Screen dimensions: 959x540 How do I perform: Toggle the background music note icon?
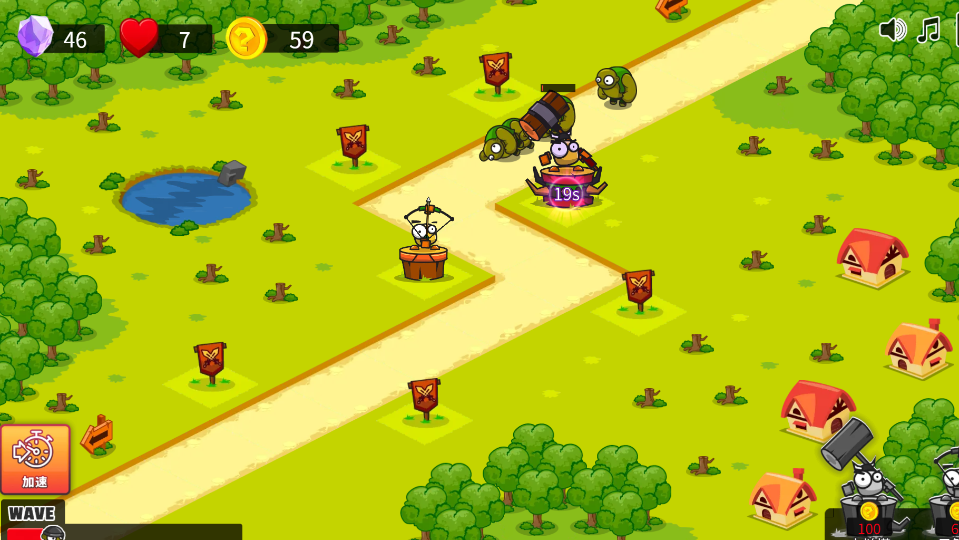pyautogui.click(x=929, y=30)
